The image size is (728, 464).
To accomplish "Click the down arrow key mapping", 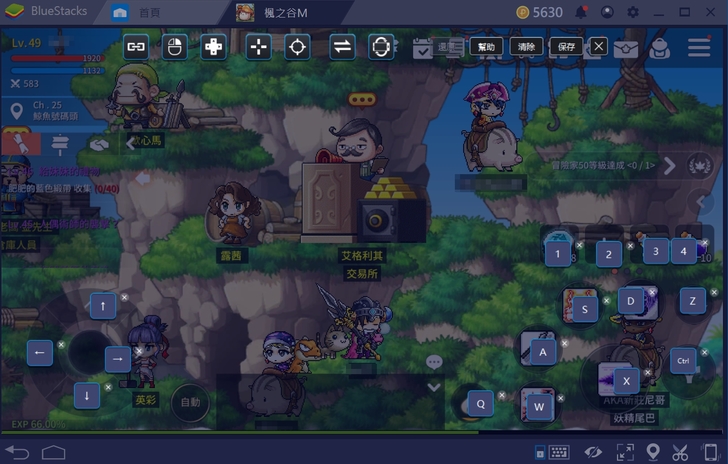I will tap(88, 395).
